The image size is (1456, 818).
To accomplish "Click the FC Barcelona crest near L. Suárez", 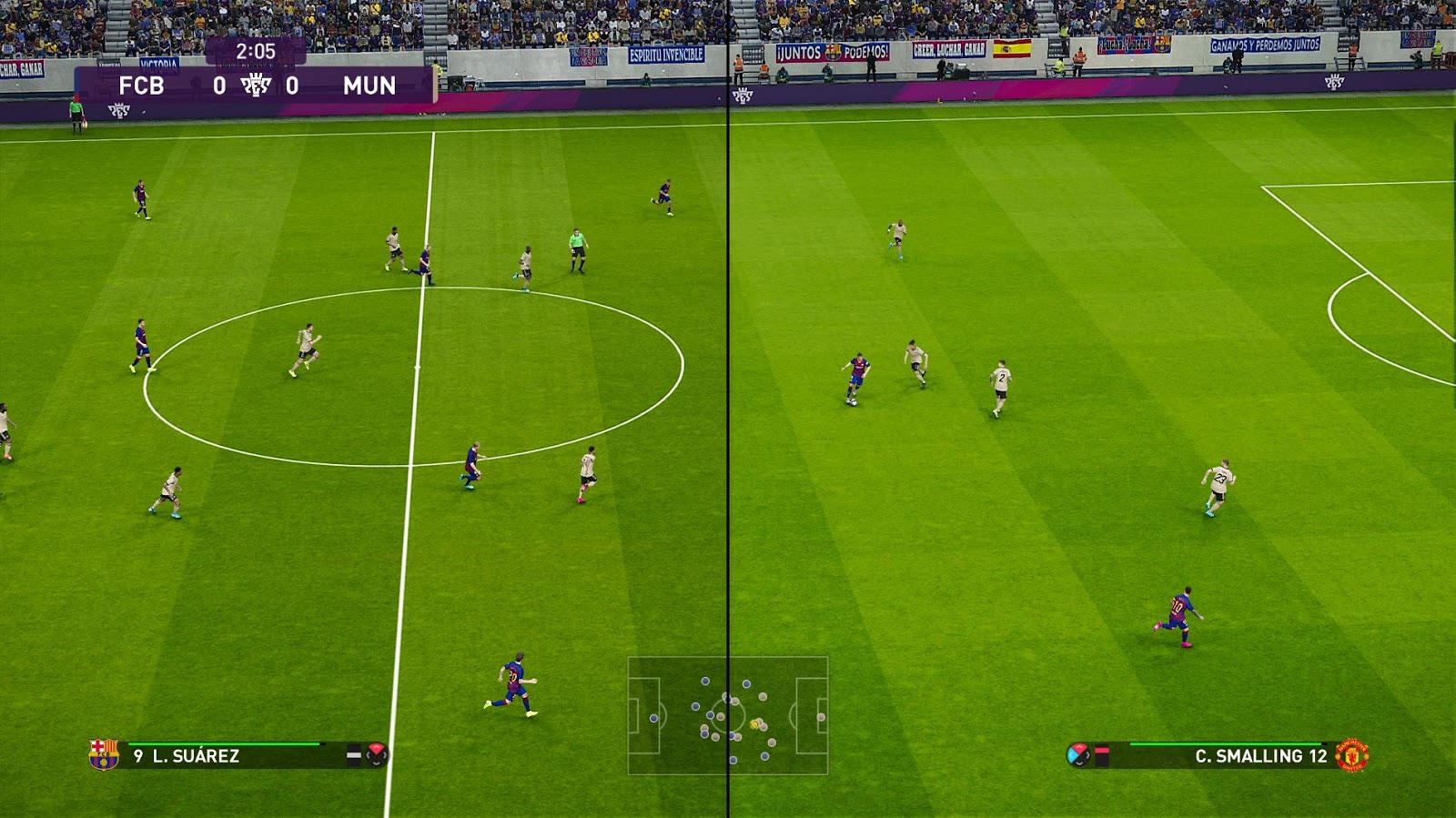I will coord(104,754).
